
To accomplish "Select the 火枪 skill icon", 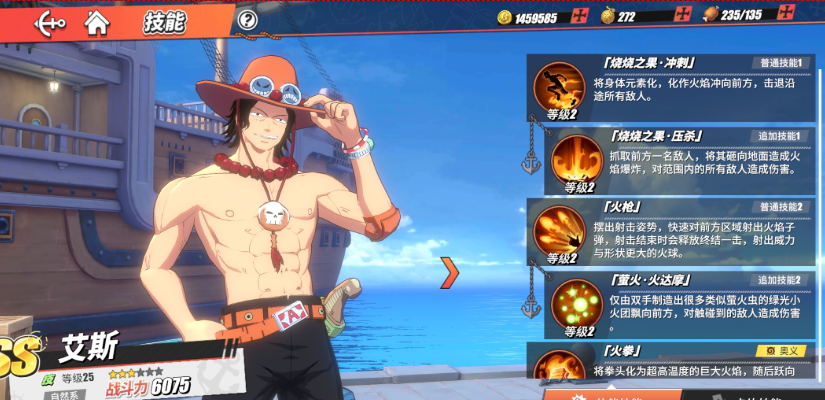I will click(x=558, y=229).
